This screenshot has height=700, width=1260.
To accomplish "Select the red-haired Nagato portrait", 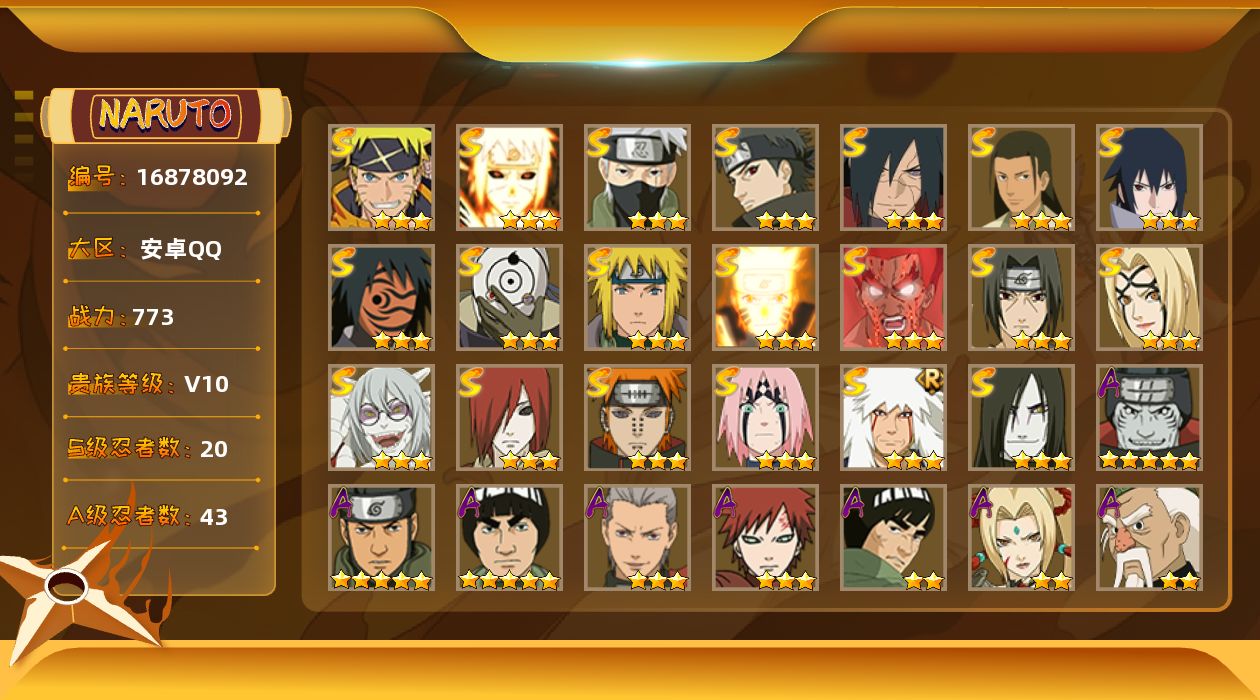I will pyautogui.click(x=509, y=418).
